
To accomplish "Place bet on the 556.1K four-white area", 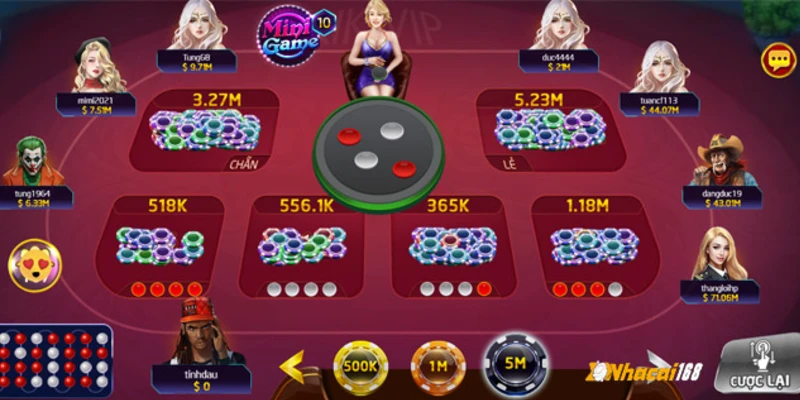I will (300, 246).
